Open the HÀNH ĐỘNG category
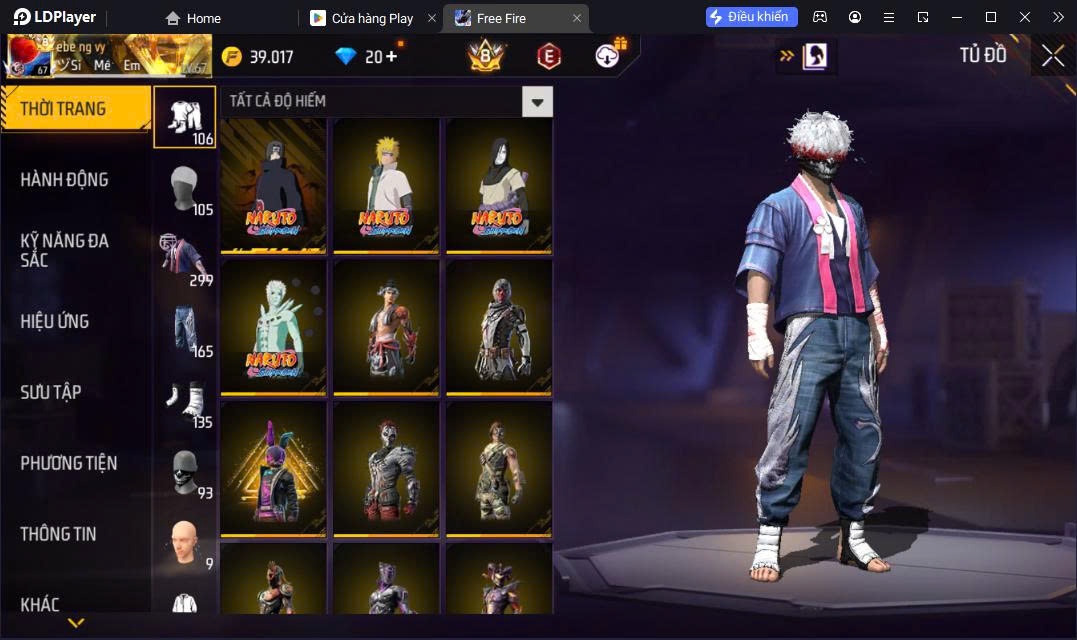This screenshot has height=640, width=1077. point(65,180)
